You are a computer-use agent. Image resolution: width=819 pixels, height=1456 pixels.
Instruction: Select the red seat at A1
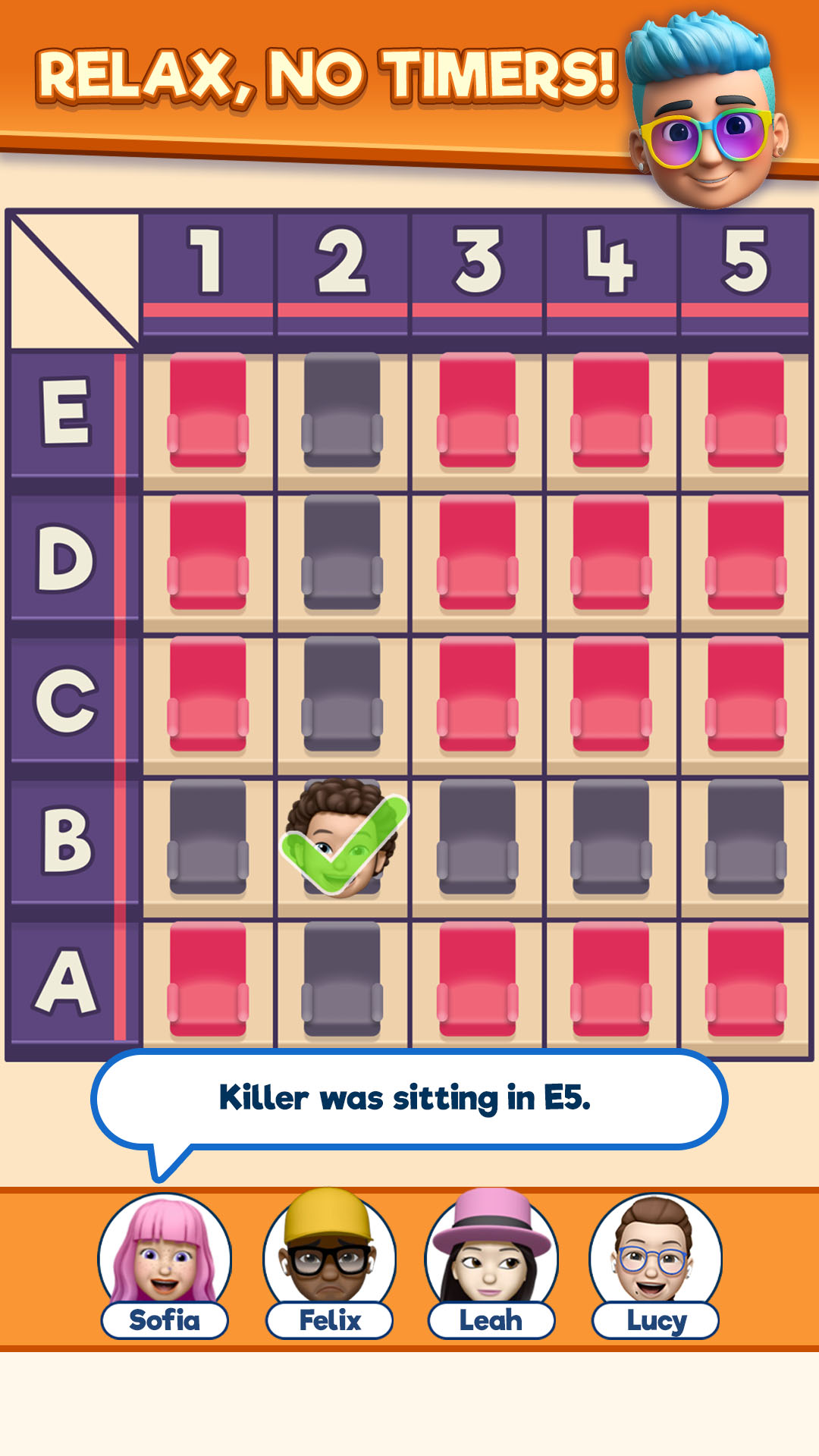point(208,979)
